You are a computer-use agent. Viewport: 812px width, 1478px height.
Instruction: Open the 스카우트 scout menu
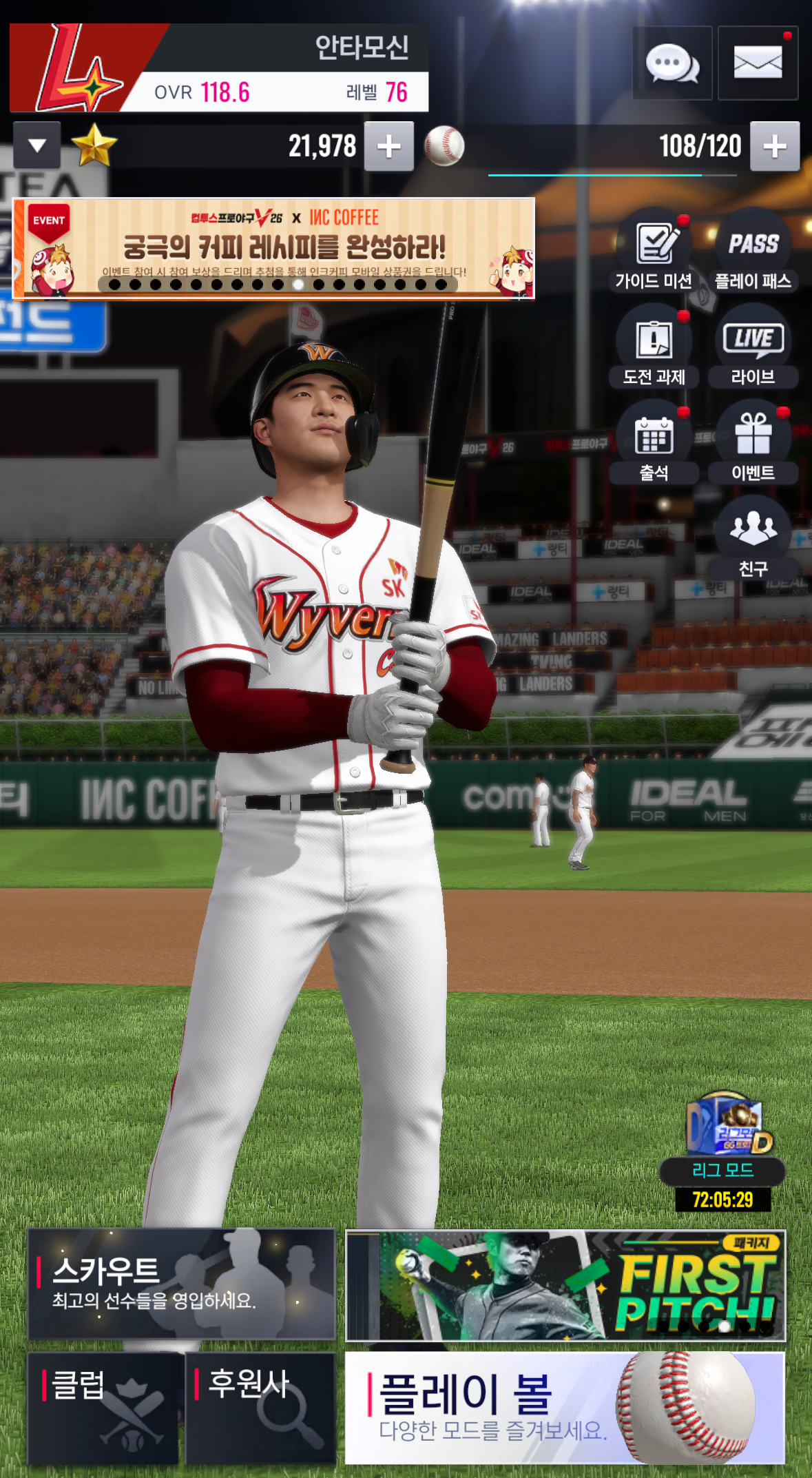pyautogui.click(x=181, y=1284)
